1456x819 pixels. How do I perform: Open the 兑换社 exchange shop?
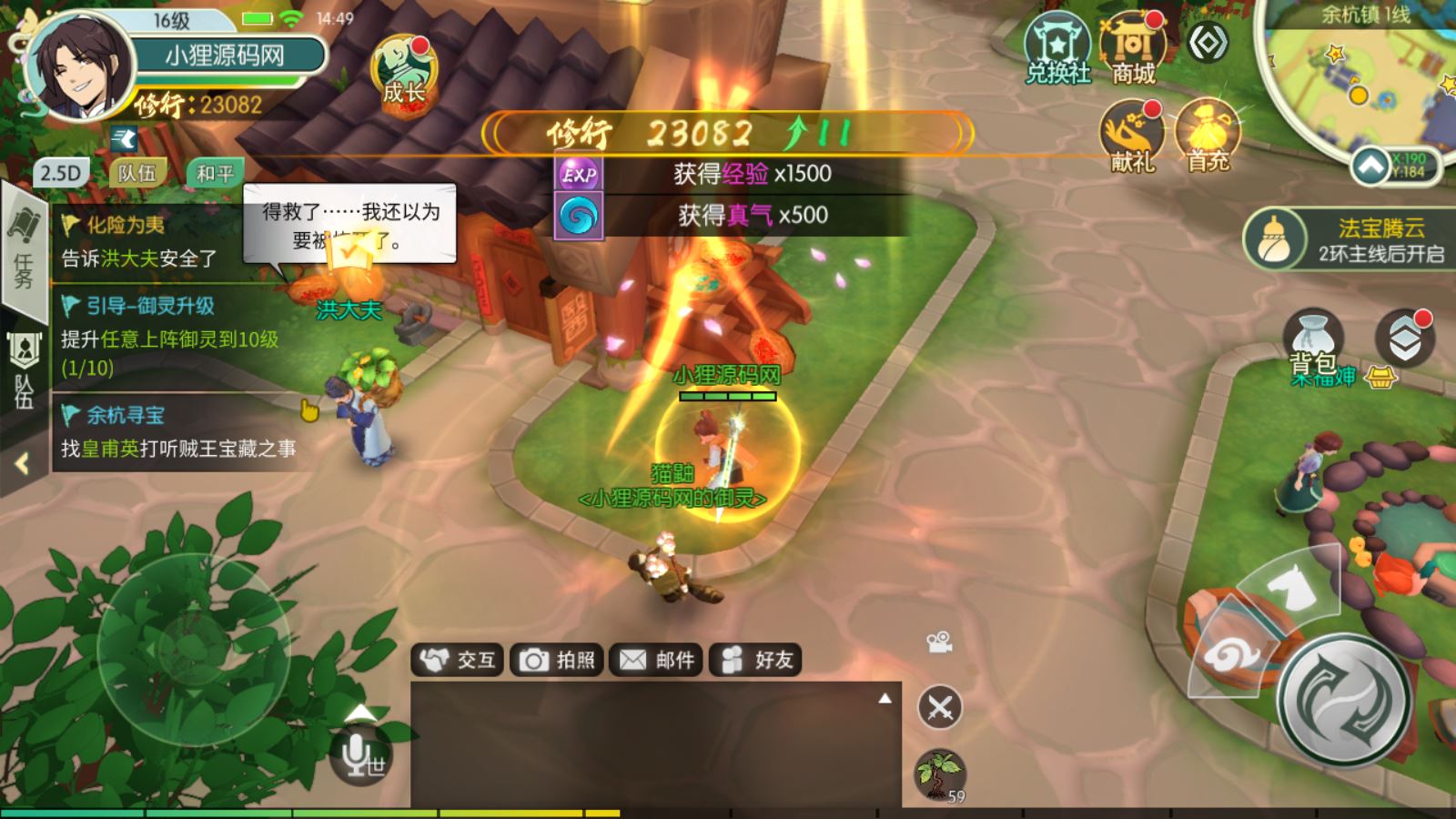pos(1057,51)
